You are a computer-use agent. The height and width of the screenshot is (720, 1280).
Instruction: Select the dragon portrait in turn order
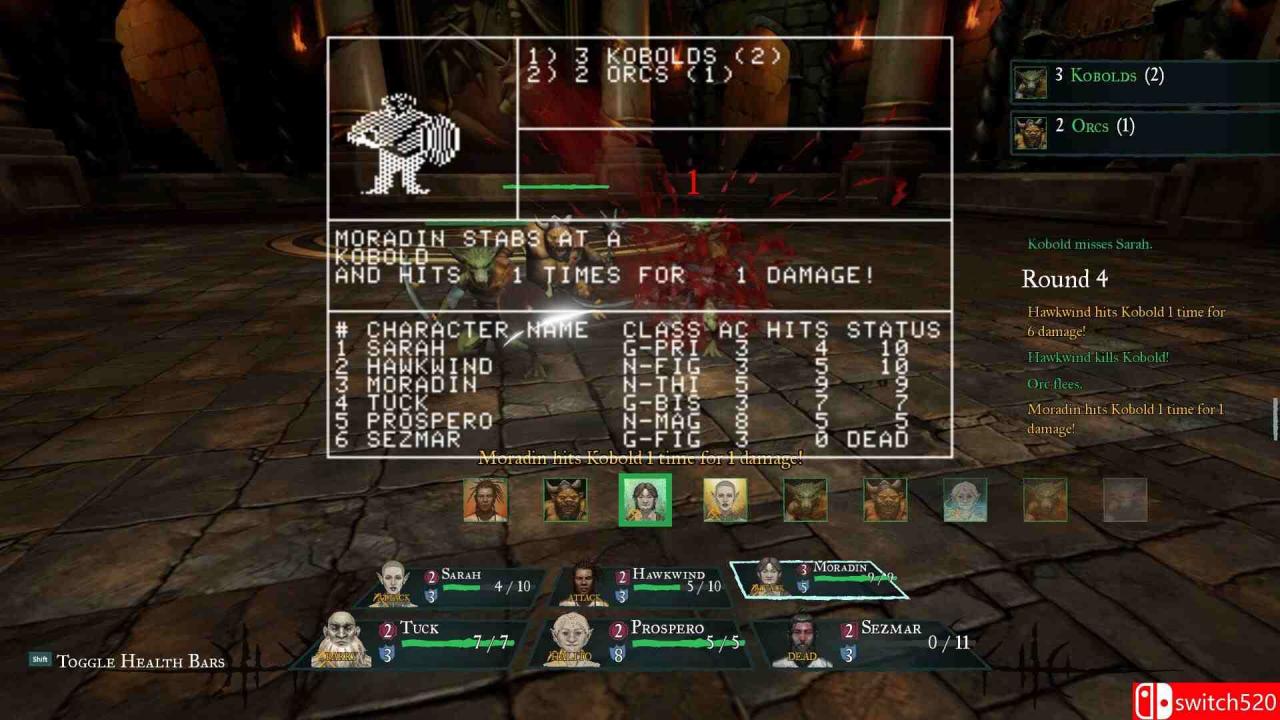(805, 500)
